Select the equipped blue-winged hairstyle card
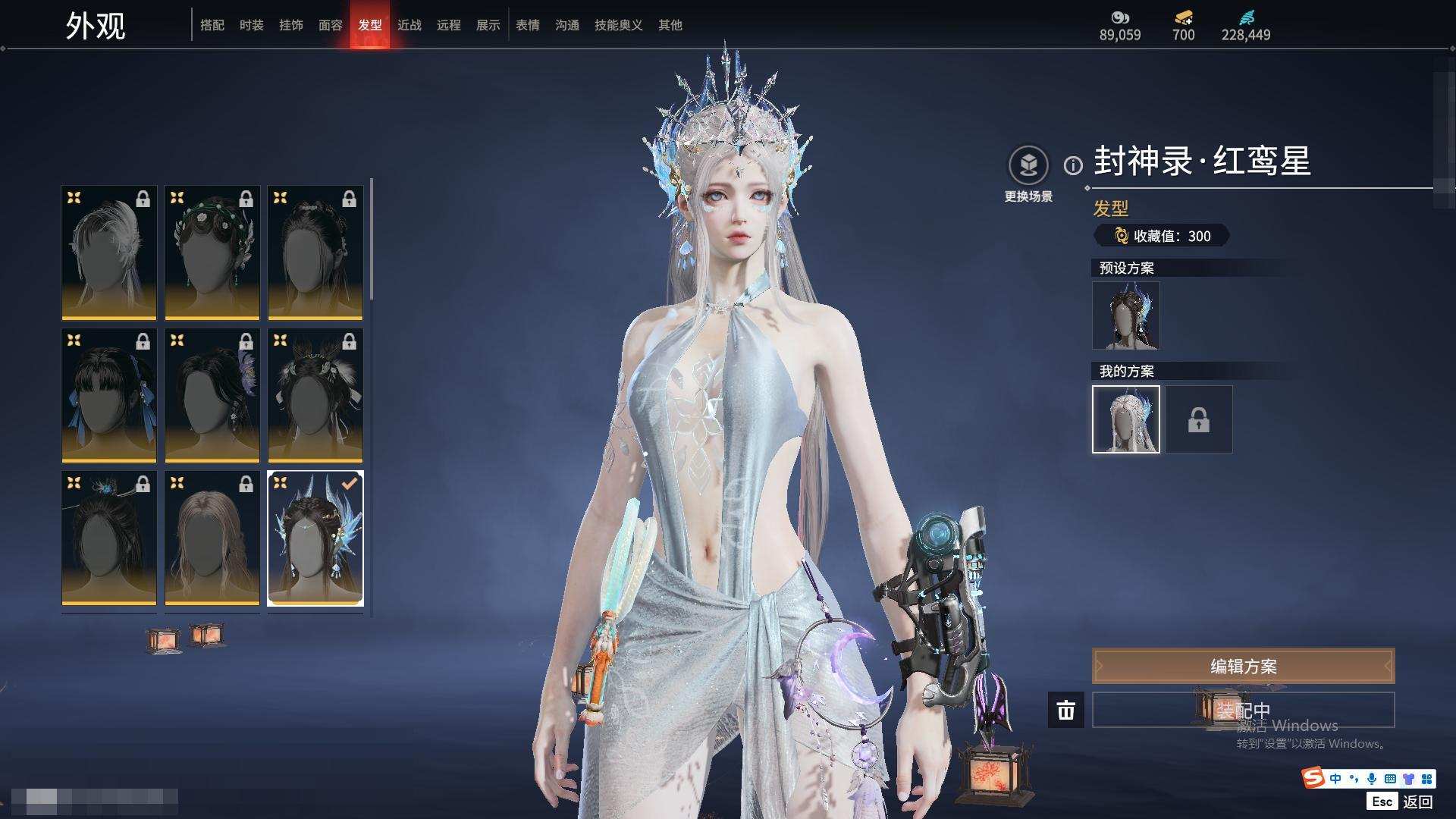Viewport: 1456px width, 819px height. (315, 538)
